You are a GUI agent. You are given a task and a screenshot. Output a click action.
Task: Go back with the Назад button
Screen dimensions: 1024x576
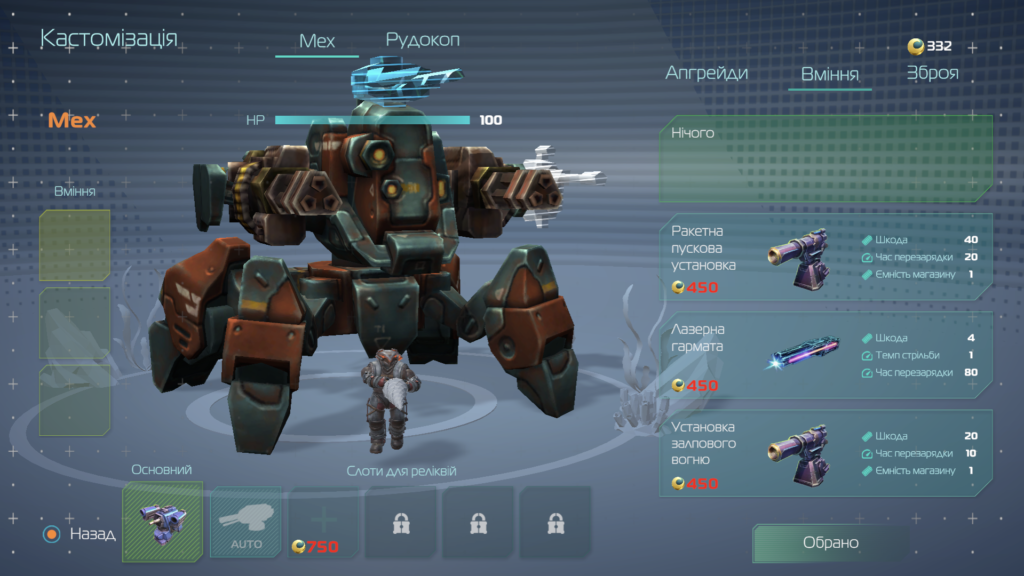80,534
